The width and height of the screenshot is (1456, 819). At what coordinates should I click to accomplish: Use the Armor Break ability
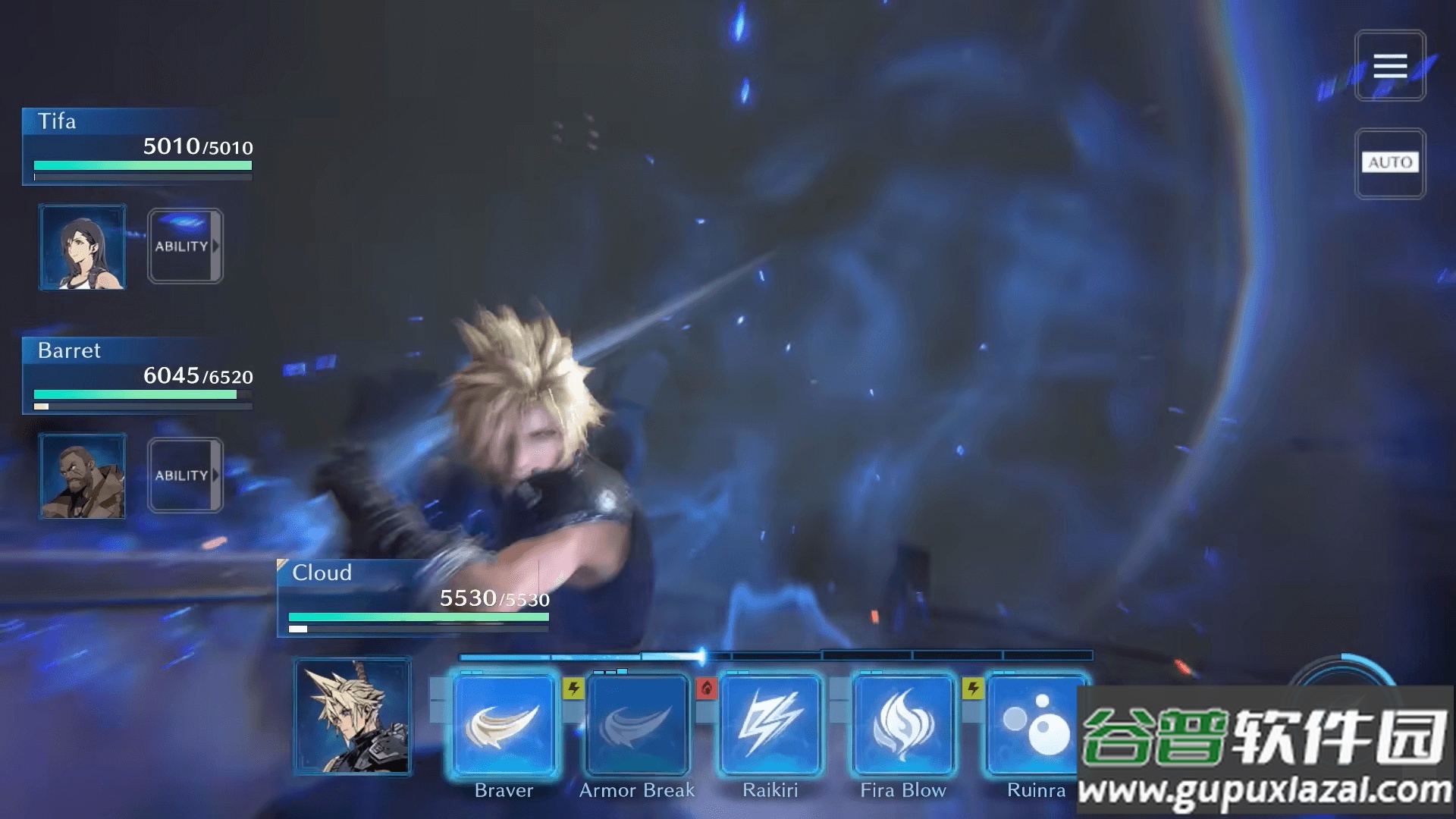pyautogui.click(x=637, y=724)
